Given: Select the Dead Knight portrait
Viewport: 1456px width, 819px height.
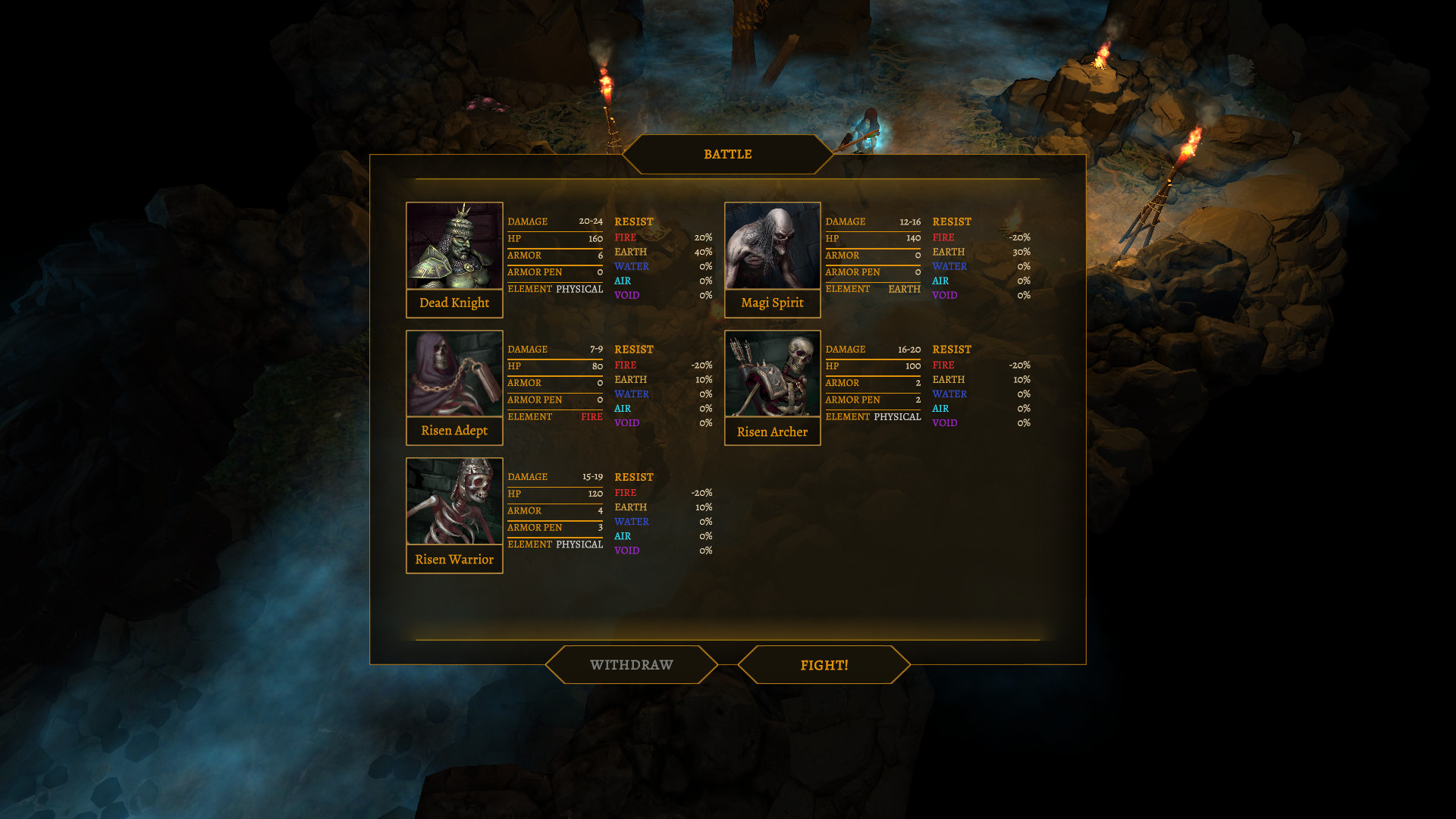Looking at the screenshot, I should (454, 246).
